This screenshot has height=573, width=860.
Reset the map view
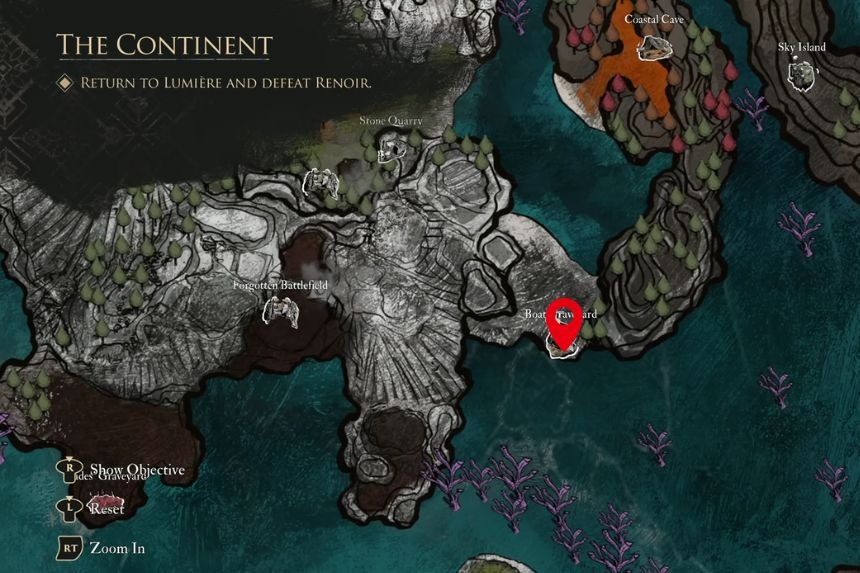(106, 508)
